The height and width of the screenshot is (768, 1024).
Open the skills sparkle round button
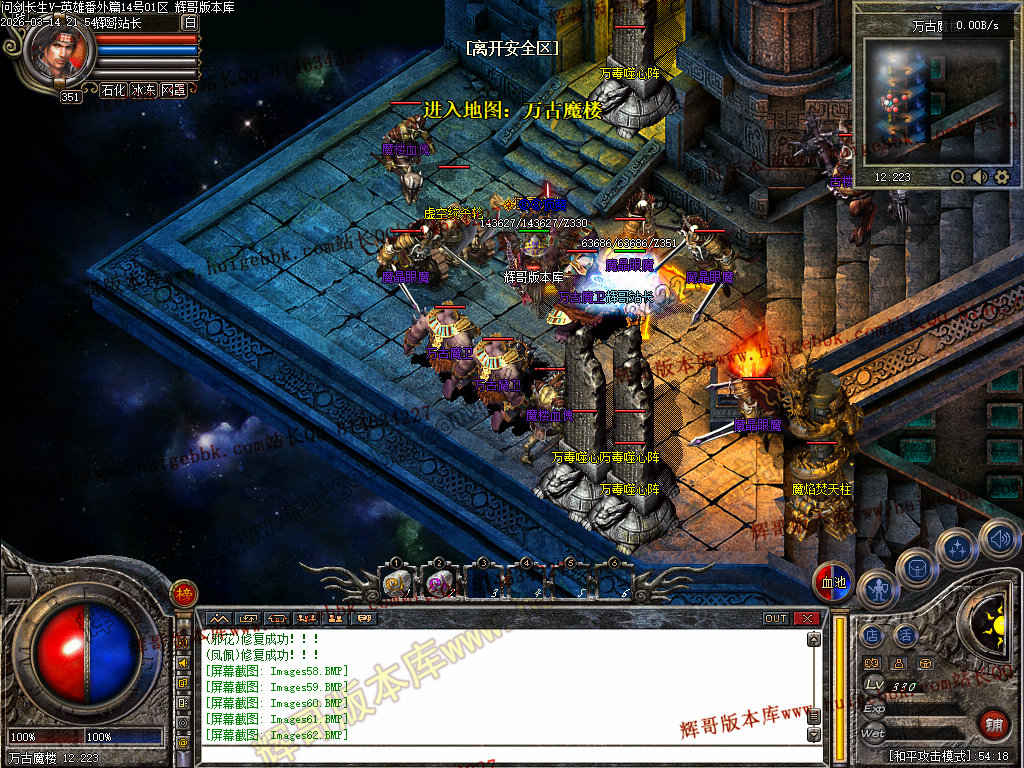coord(958,547)
